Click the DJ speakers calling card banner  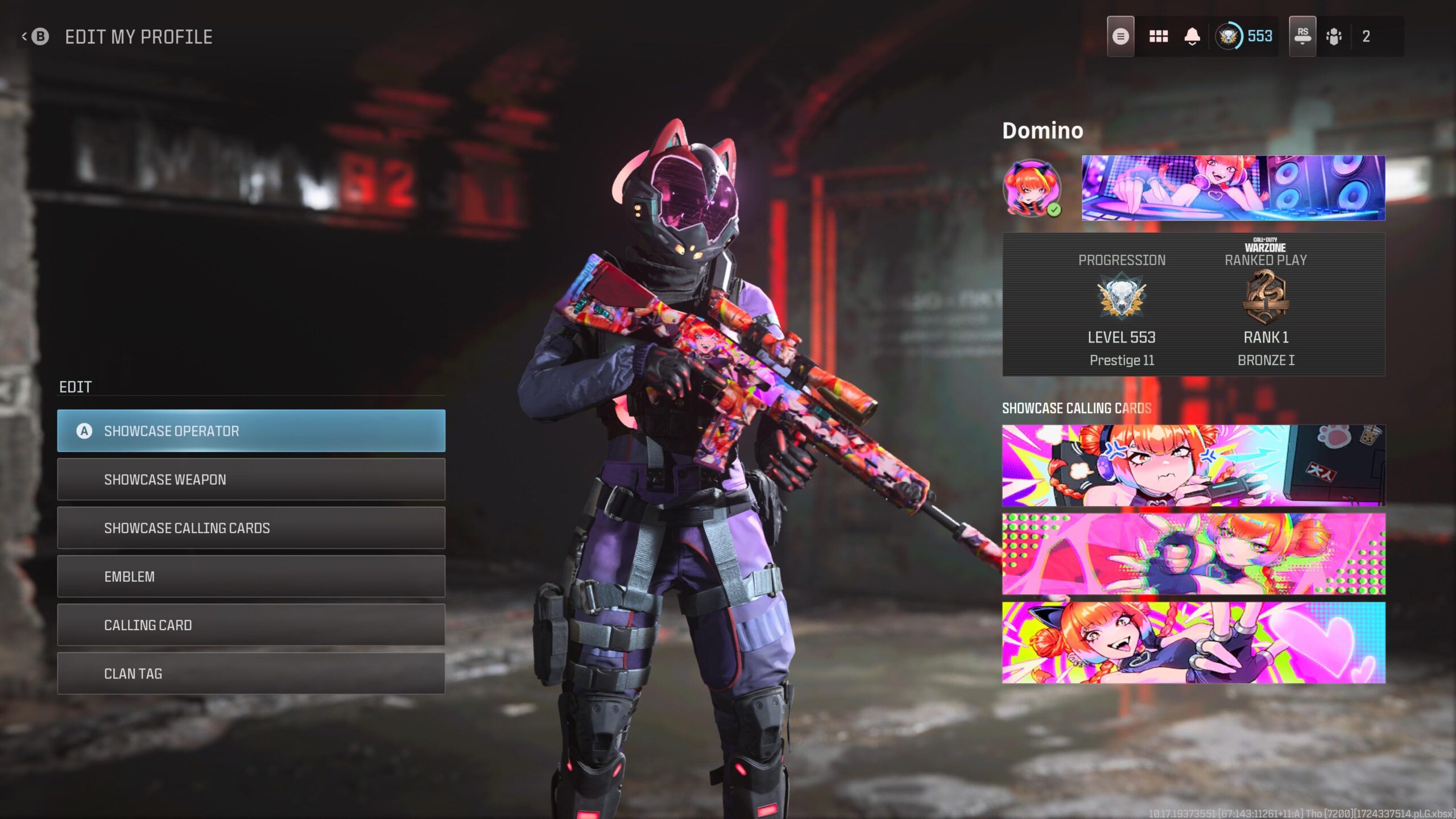[x=1233, y=188]
